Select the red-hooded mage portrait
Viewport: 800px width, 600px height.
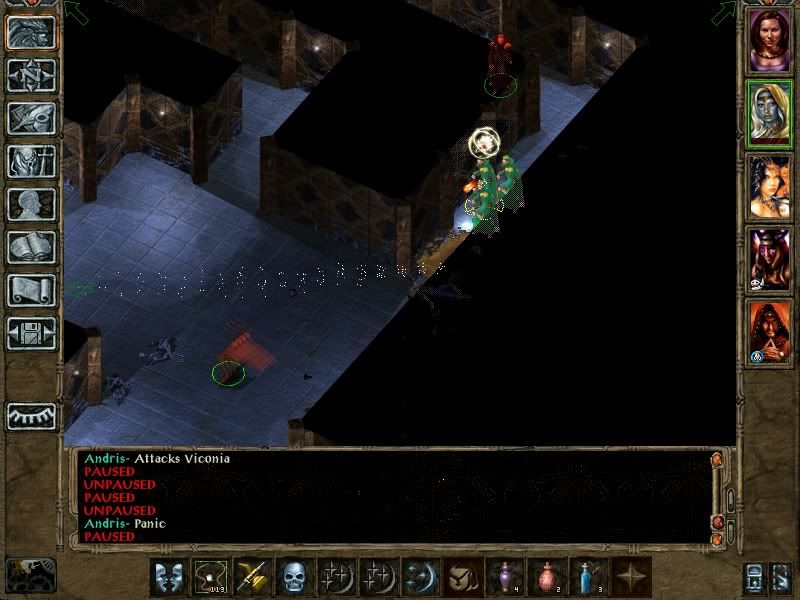(x=769, y=333)
